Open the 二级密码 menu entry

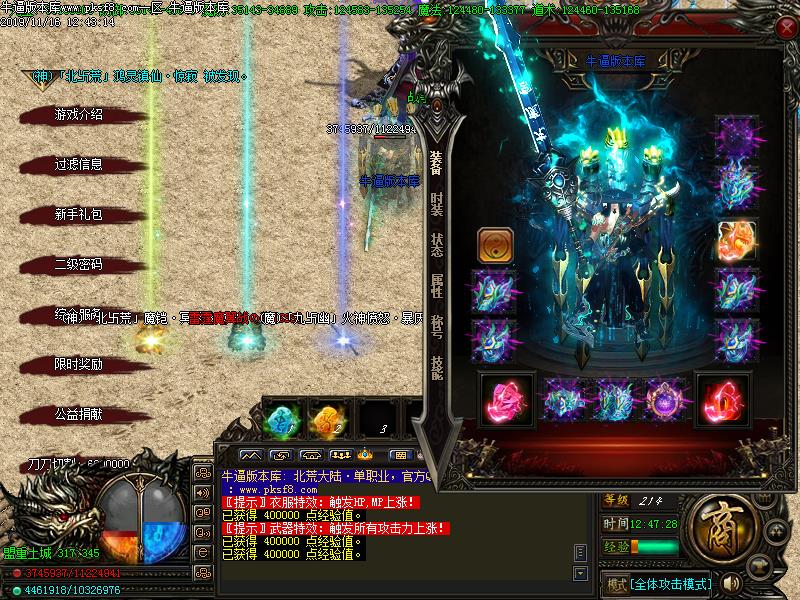coord(78,265)
